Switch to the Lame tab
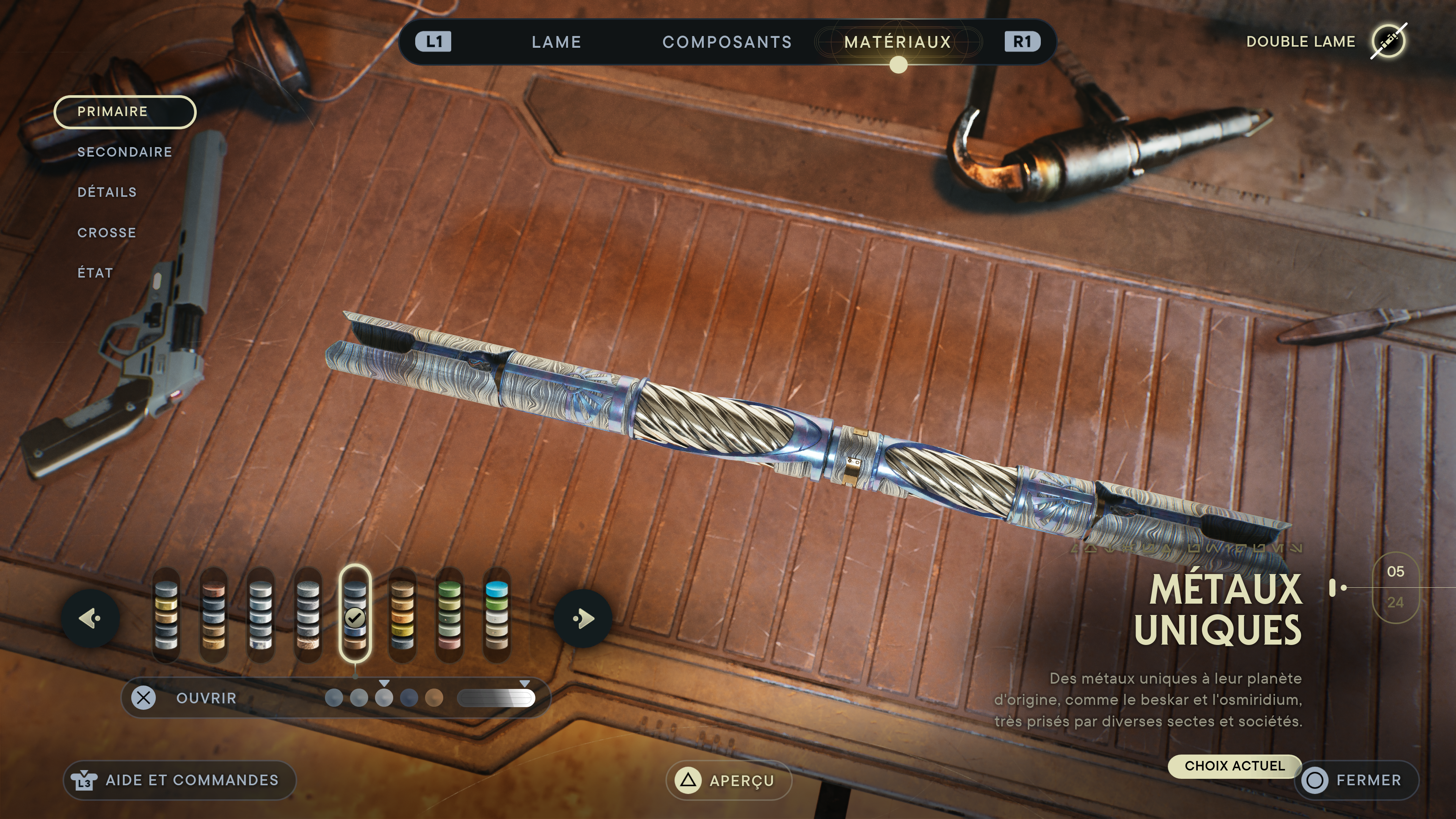Viewport: 1456px width, 819px height. coord(556,42)
